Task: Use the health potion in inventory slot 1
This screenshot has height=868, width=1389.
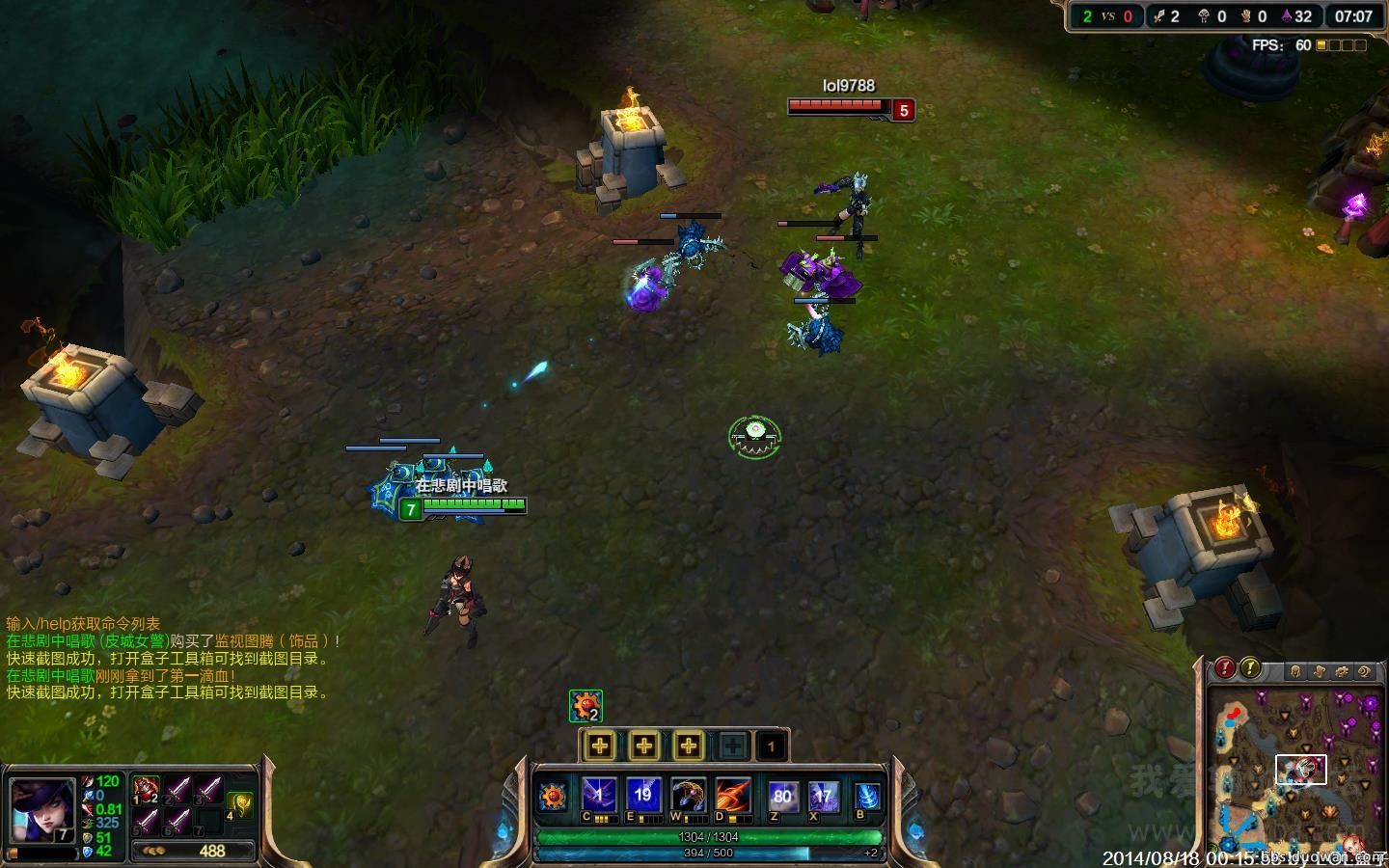Action: (147, 791)
